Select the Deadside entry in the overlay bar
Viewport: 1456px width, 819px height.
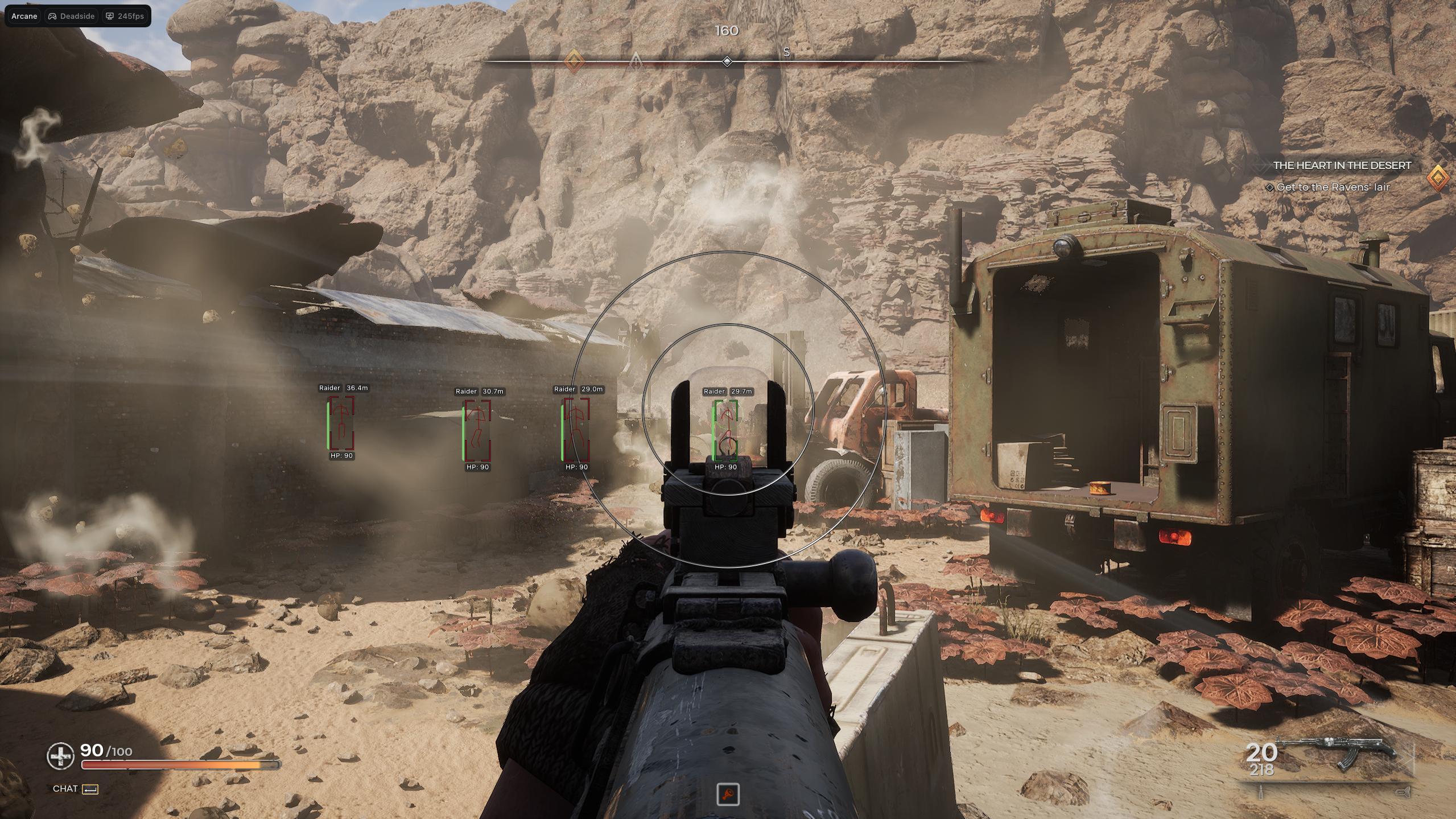click(x=71, y=16)
